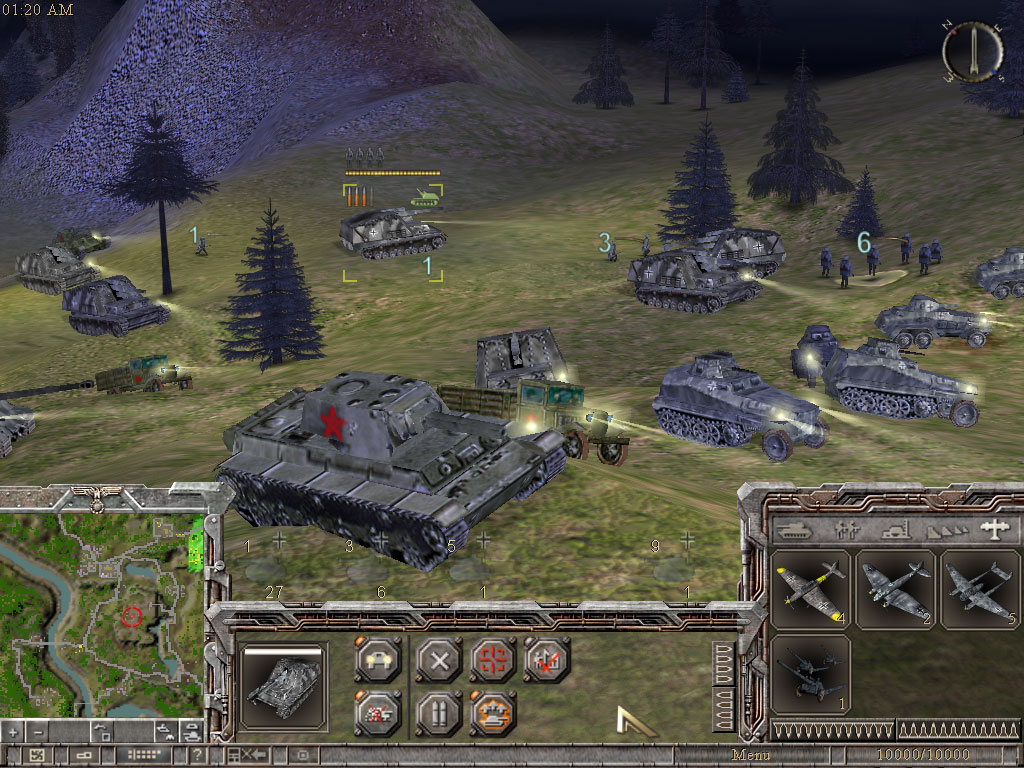Choose the red crosshair attack command
Screen dimensions: 1024x768
(x=492, y=660)
